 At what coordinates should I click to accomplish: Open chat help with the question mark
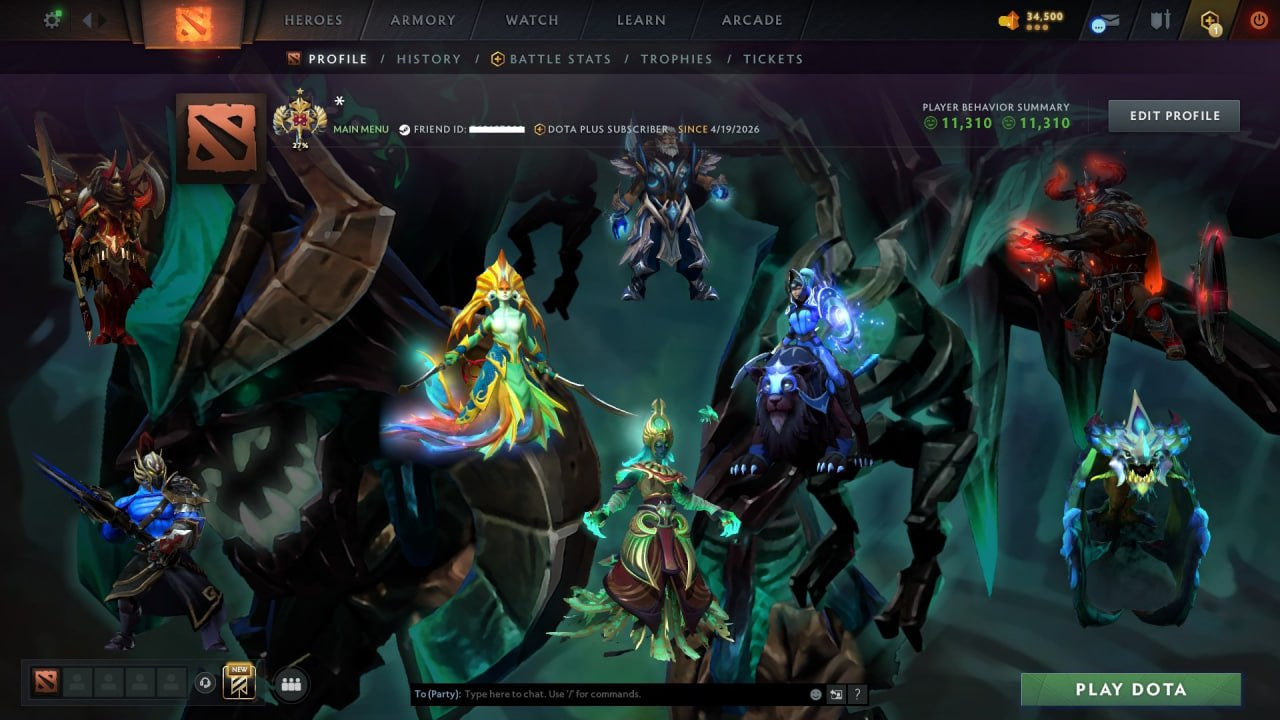click(857, 693)
